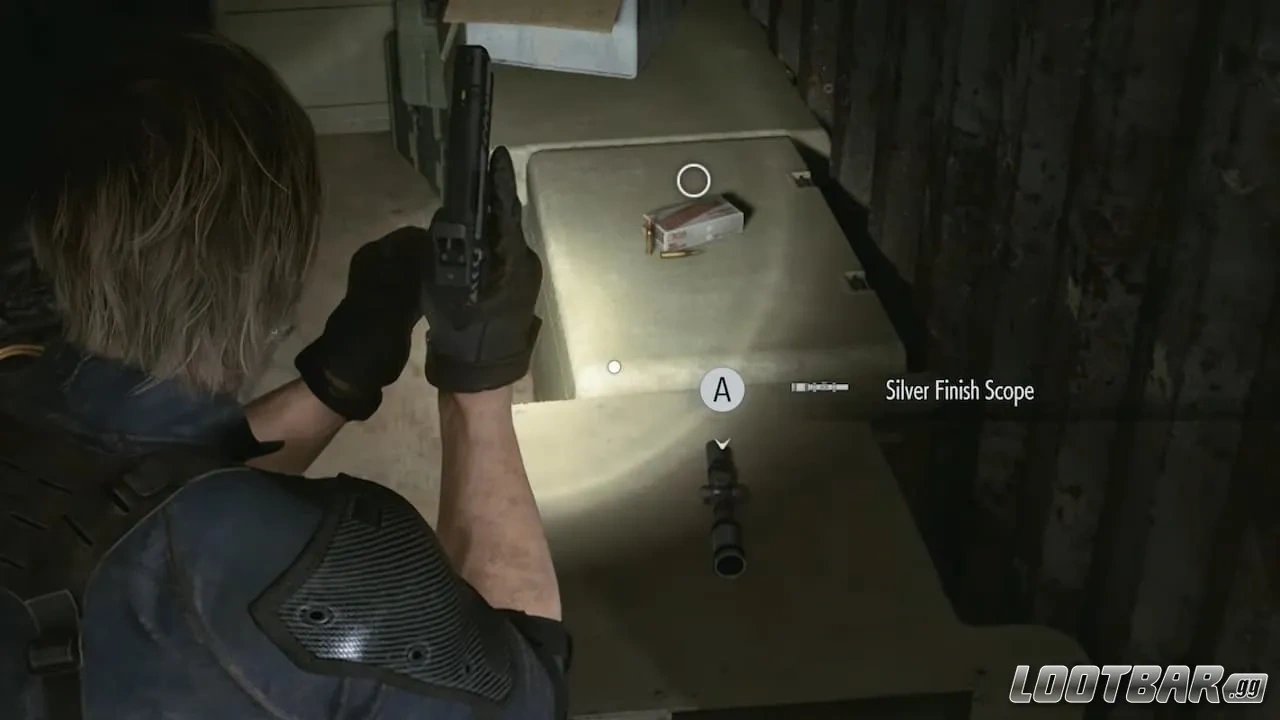Click the Silver Finish Scope pictogram icon
This screenshot has width=1280, height=720.
[819, 385]
